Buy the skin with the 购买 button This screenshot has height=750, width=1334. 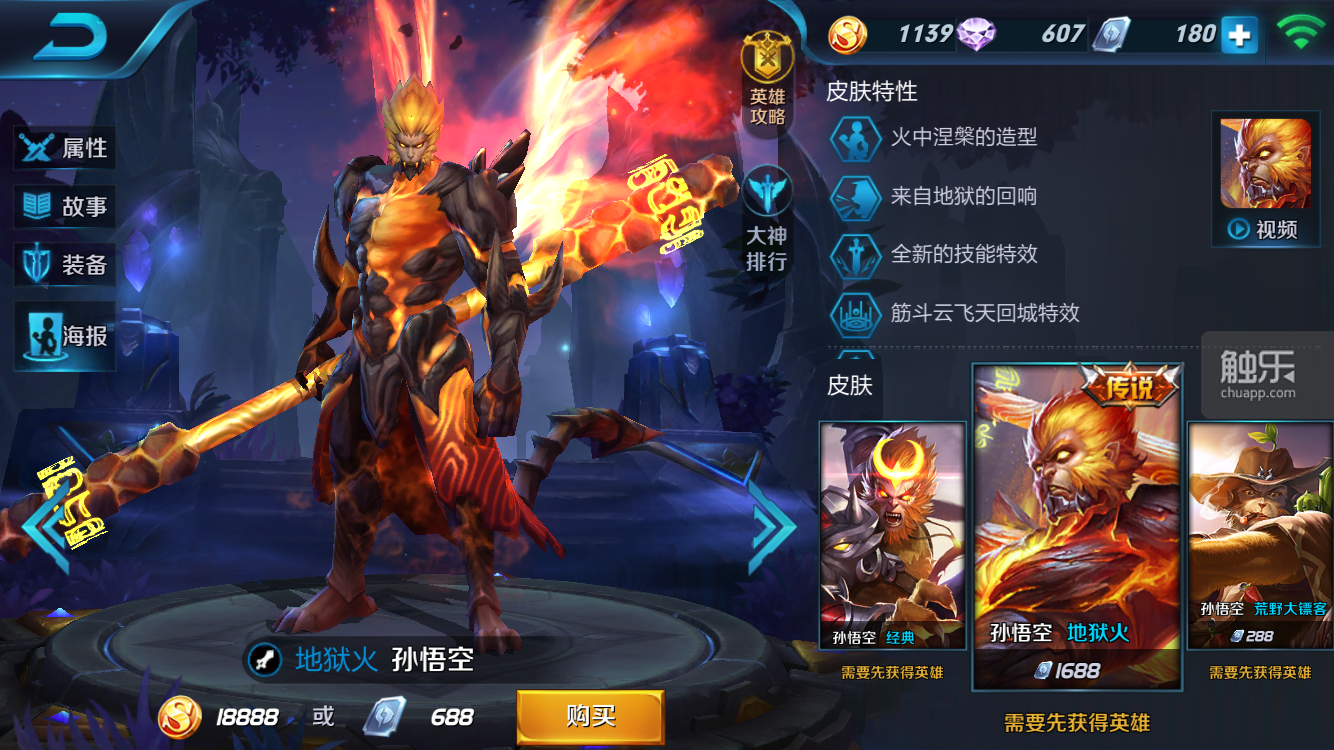(590, 716)
